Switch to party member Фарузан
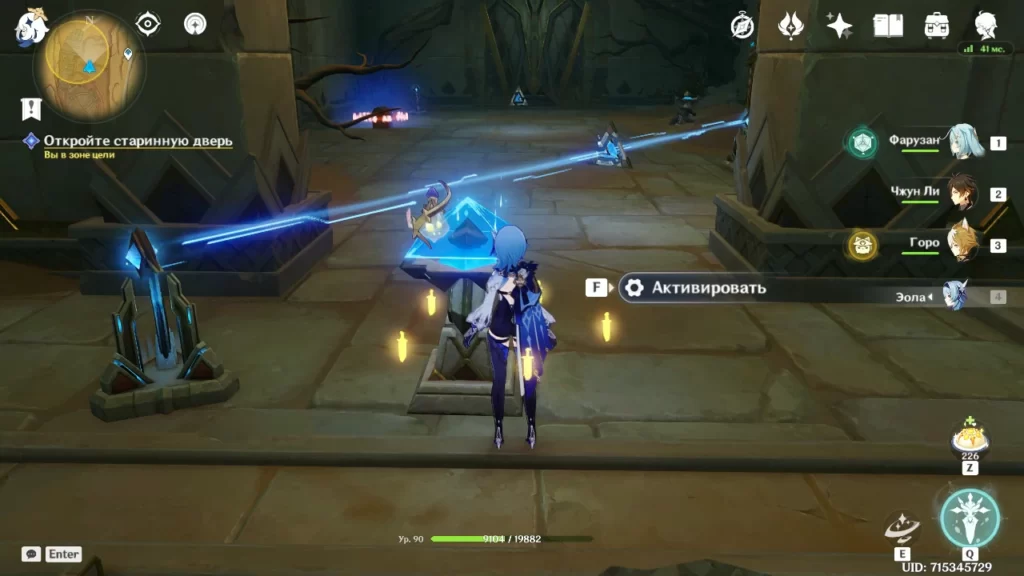 961,143
